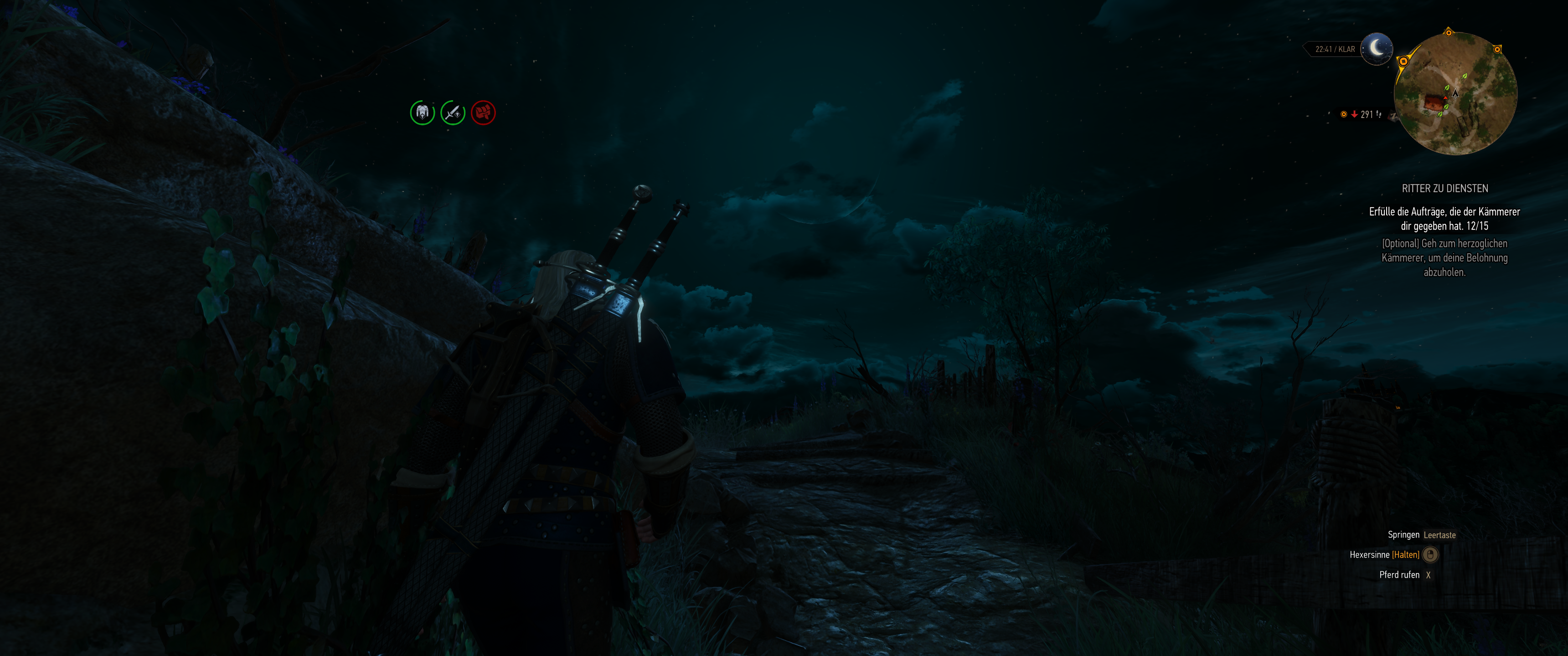The image size is (1568, 656).
Task: Click the left-edge quest diamond marker on minimap
Action: click(x=1403, y=61)
